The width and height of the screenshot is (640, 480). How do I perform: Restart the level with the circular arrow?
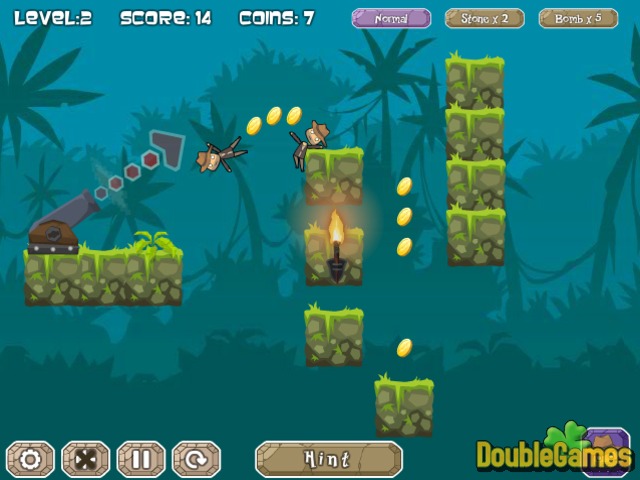[196, 459]
